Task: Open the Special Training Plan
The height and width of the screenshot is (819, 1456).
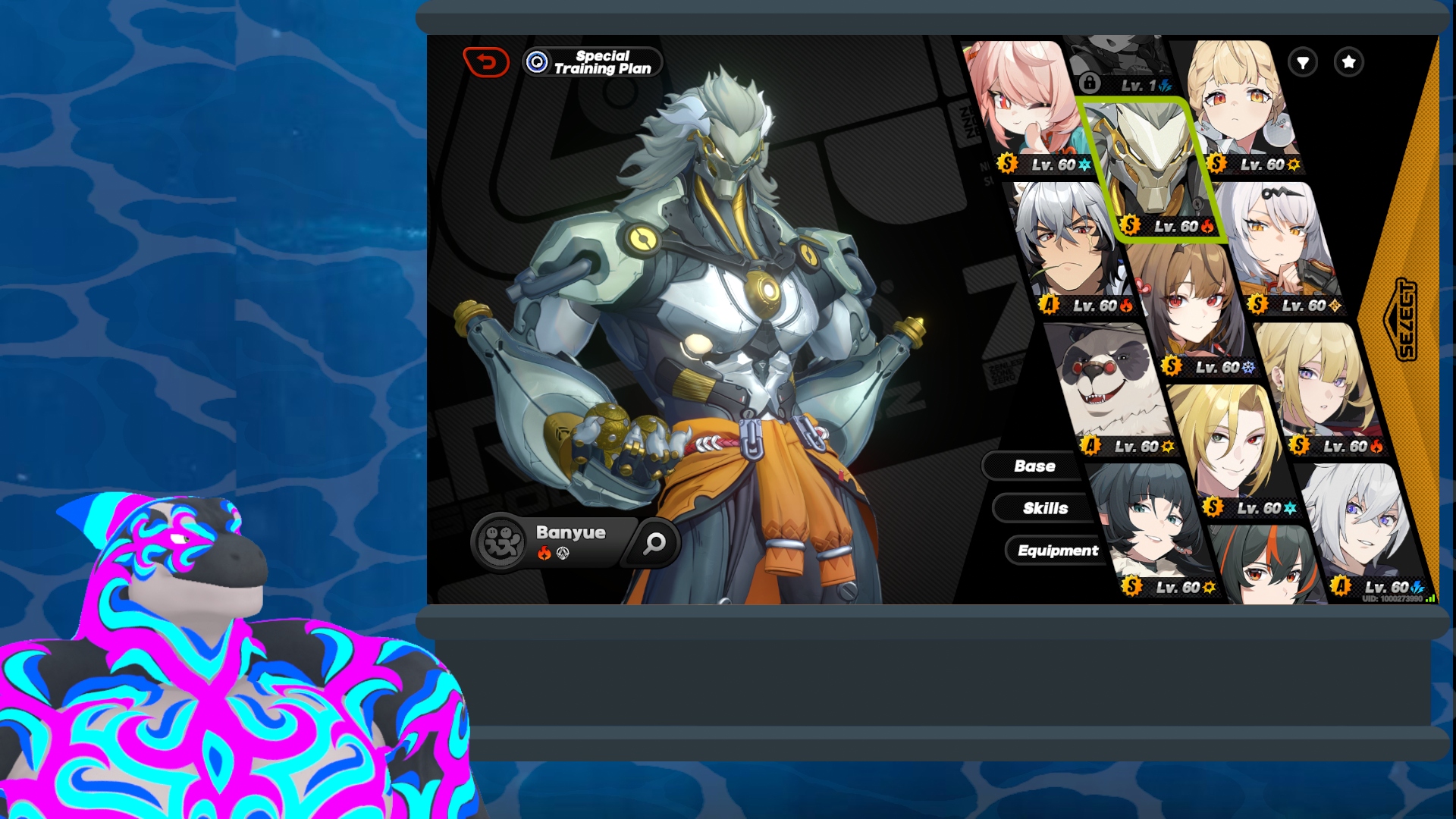Action: [x=593, y=62]
